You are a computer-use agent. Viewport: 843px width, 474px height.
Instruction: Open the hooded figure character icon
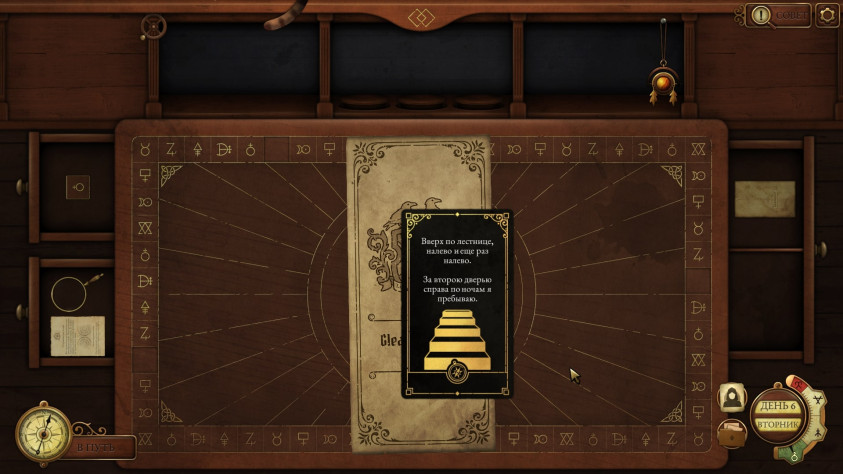pos(732,398)
